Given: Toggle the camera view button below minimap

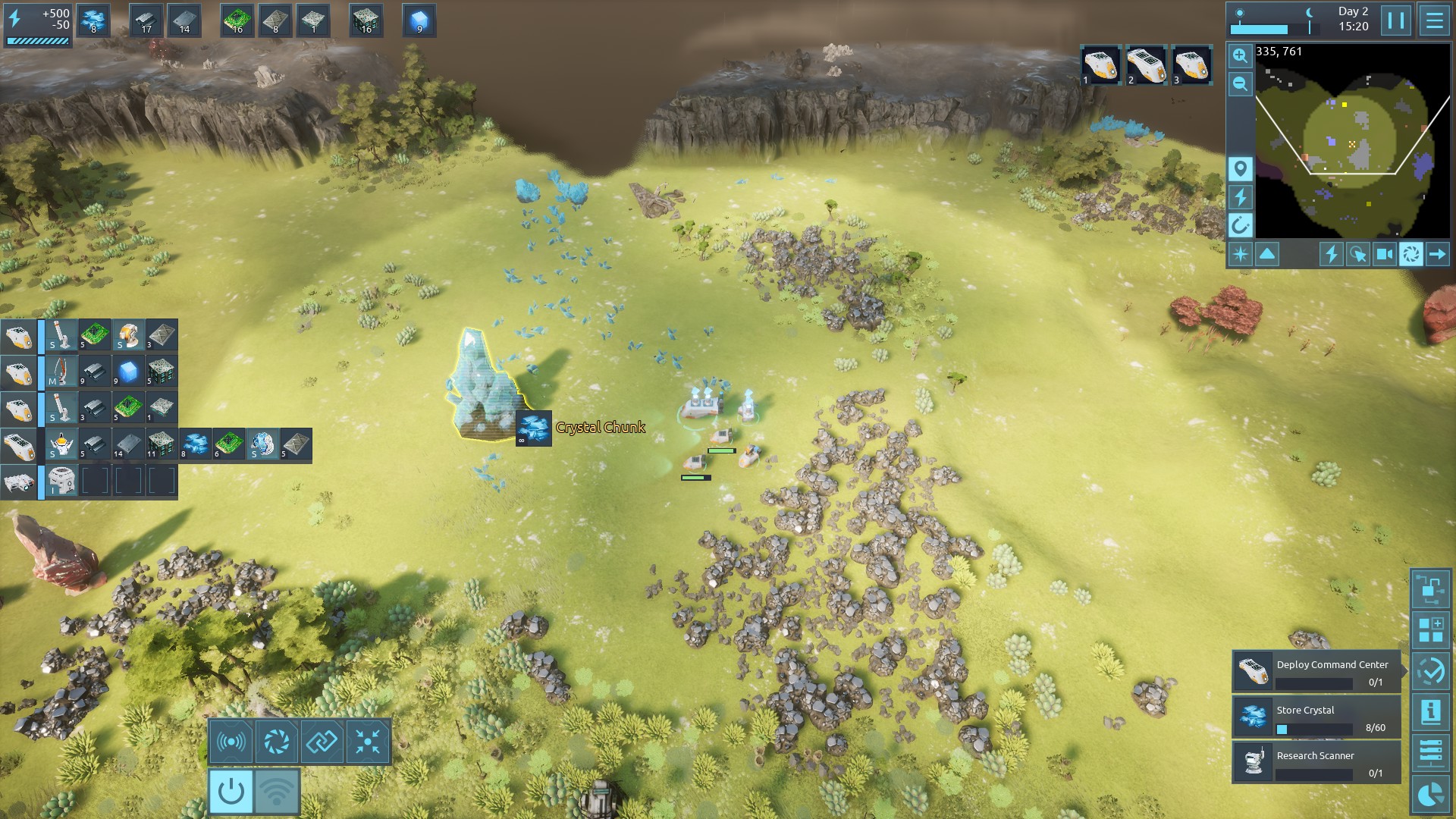Looking at the screenshot, I should [x=1384, y=254].
